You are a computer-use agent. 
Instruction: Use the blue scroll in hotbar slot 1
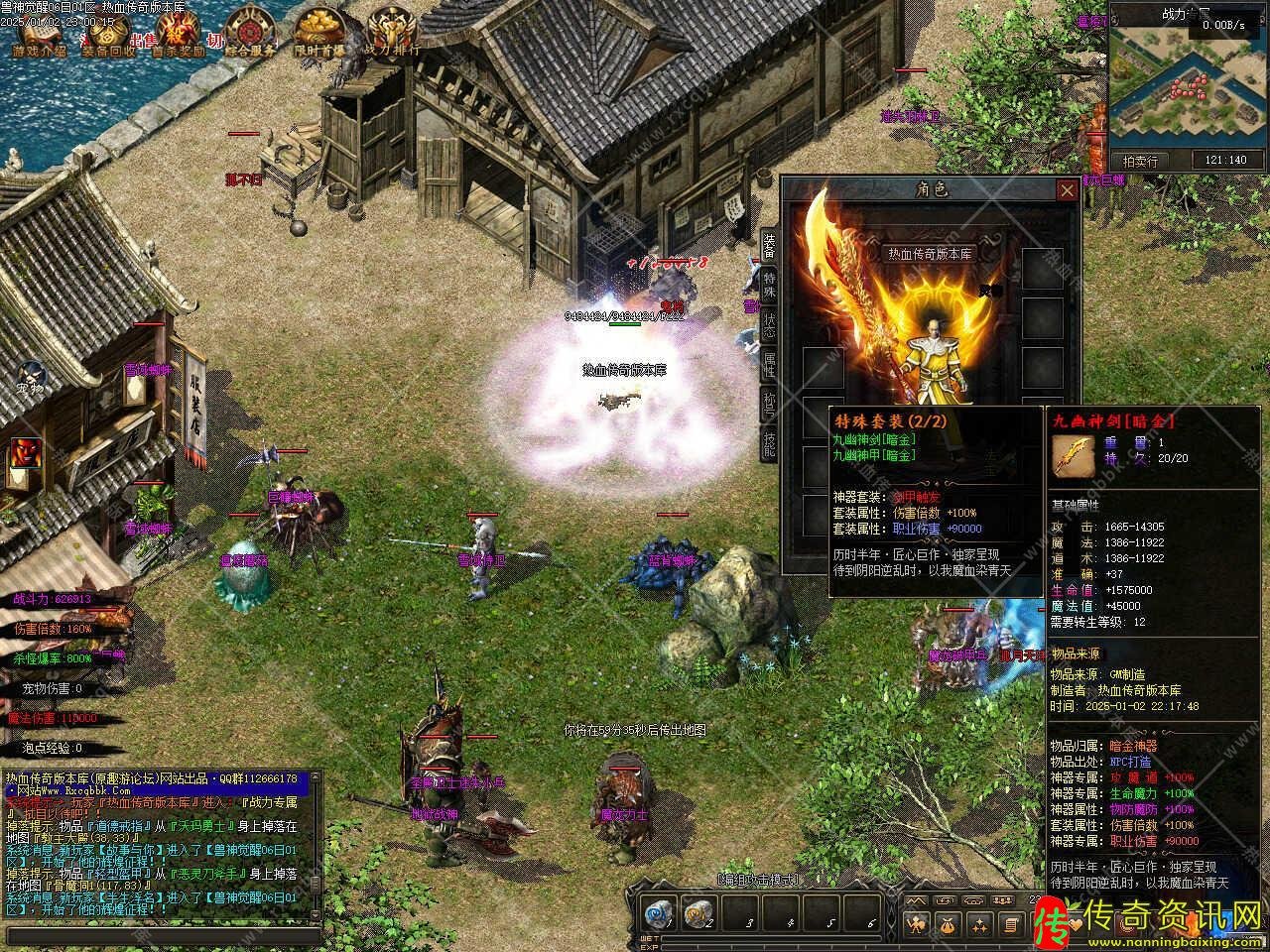point(657,913)
